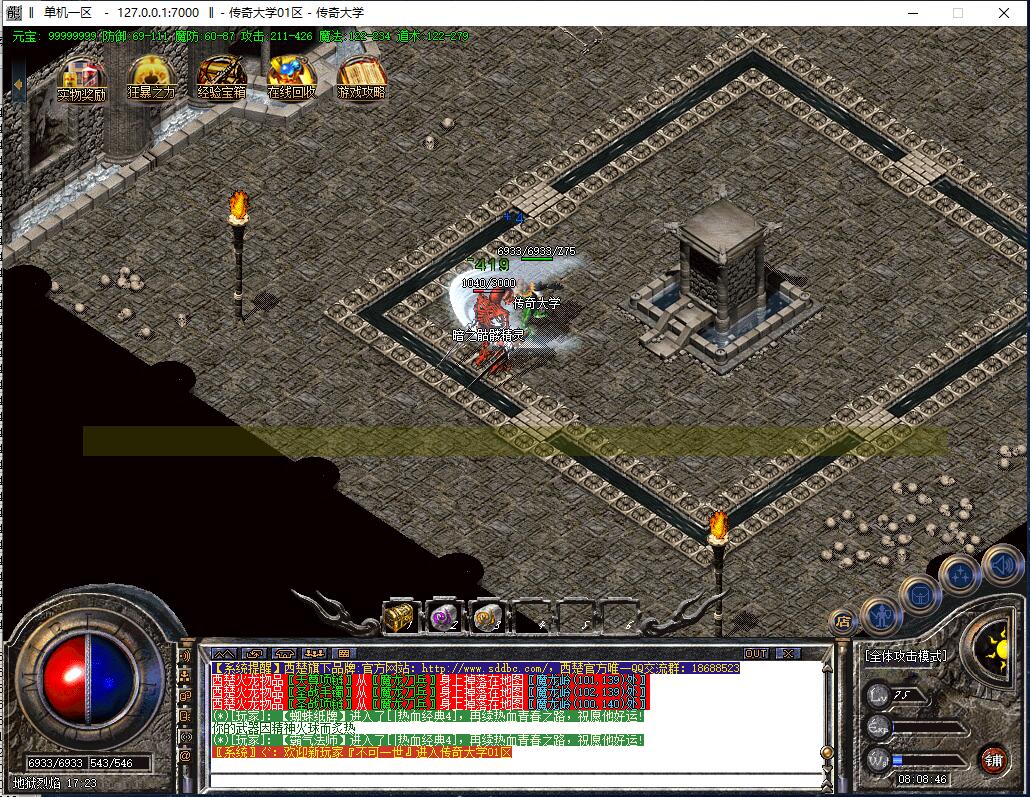Activate the 狂暴之力 icon
This screenshot has width=1030, height=797.
tap(151, 77)
